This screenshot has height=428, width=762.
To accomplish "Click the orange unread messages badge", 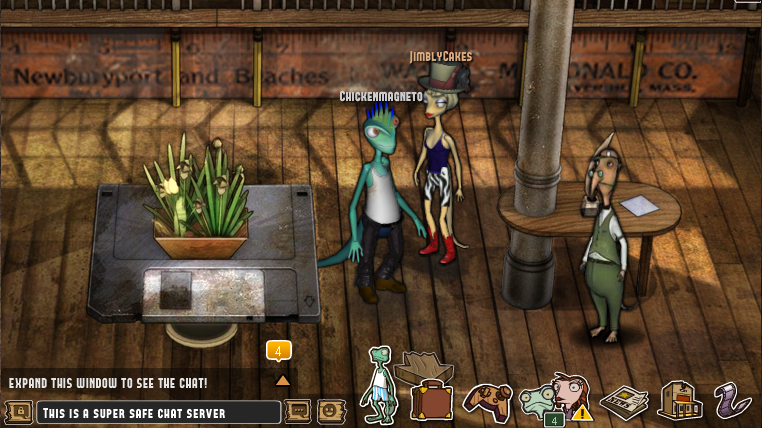I will click(x=278, y=350).
